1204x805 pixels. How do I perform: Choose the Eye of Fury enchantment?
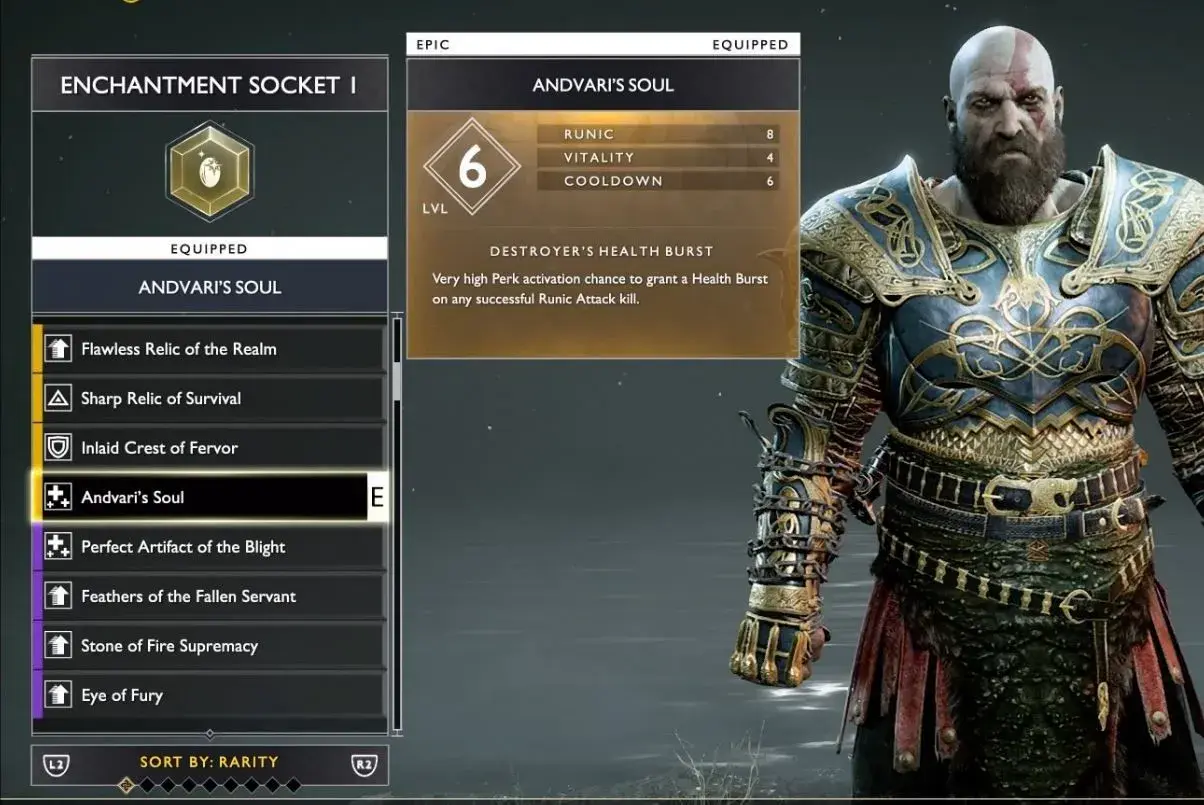(210, 695)
